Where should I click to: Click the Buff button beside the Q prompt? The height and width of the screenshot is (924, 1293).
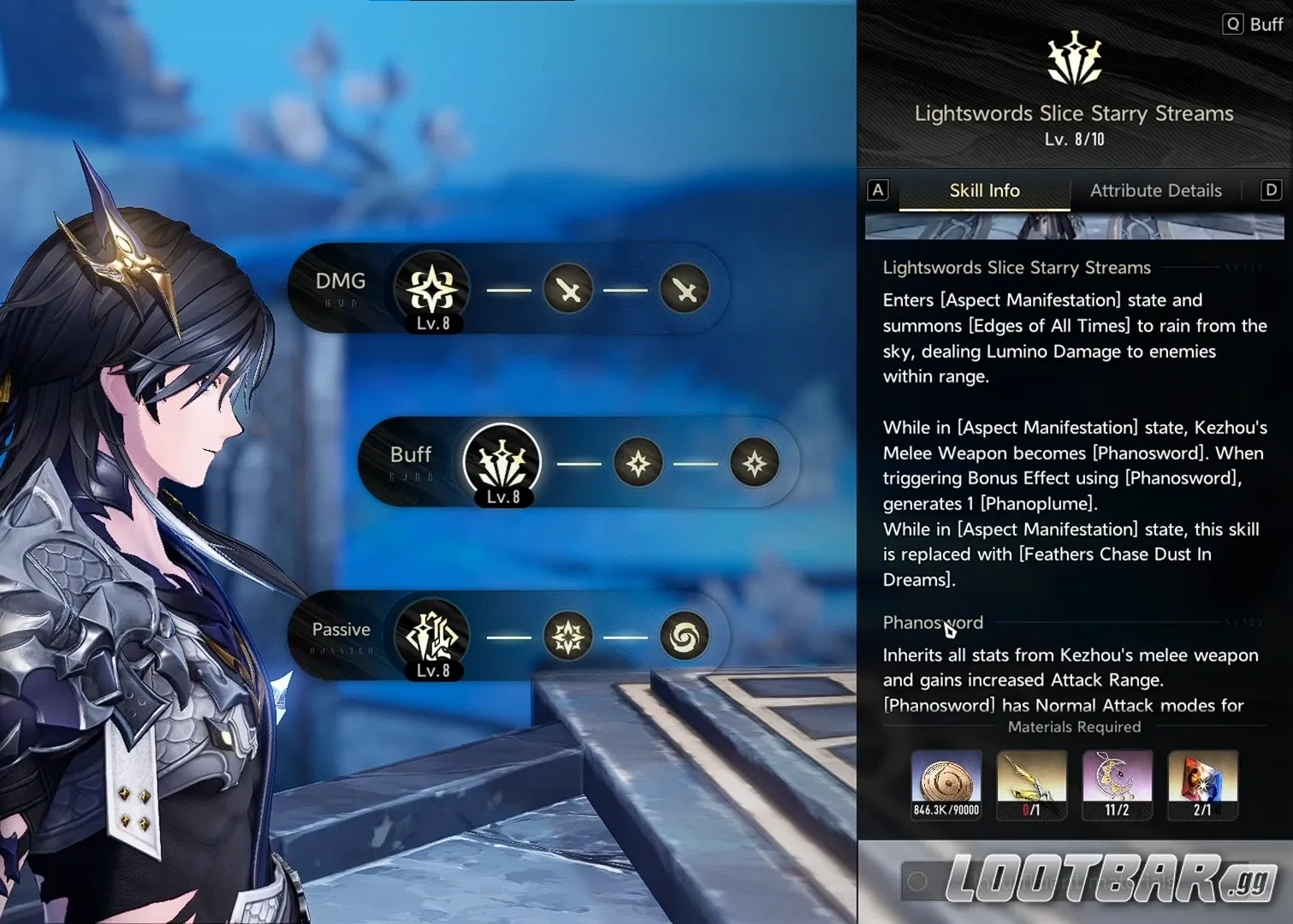[1267, 24]
